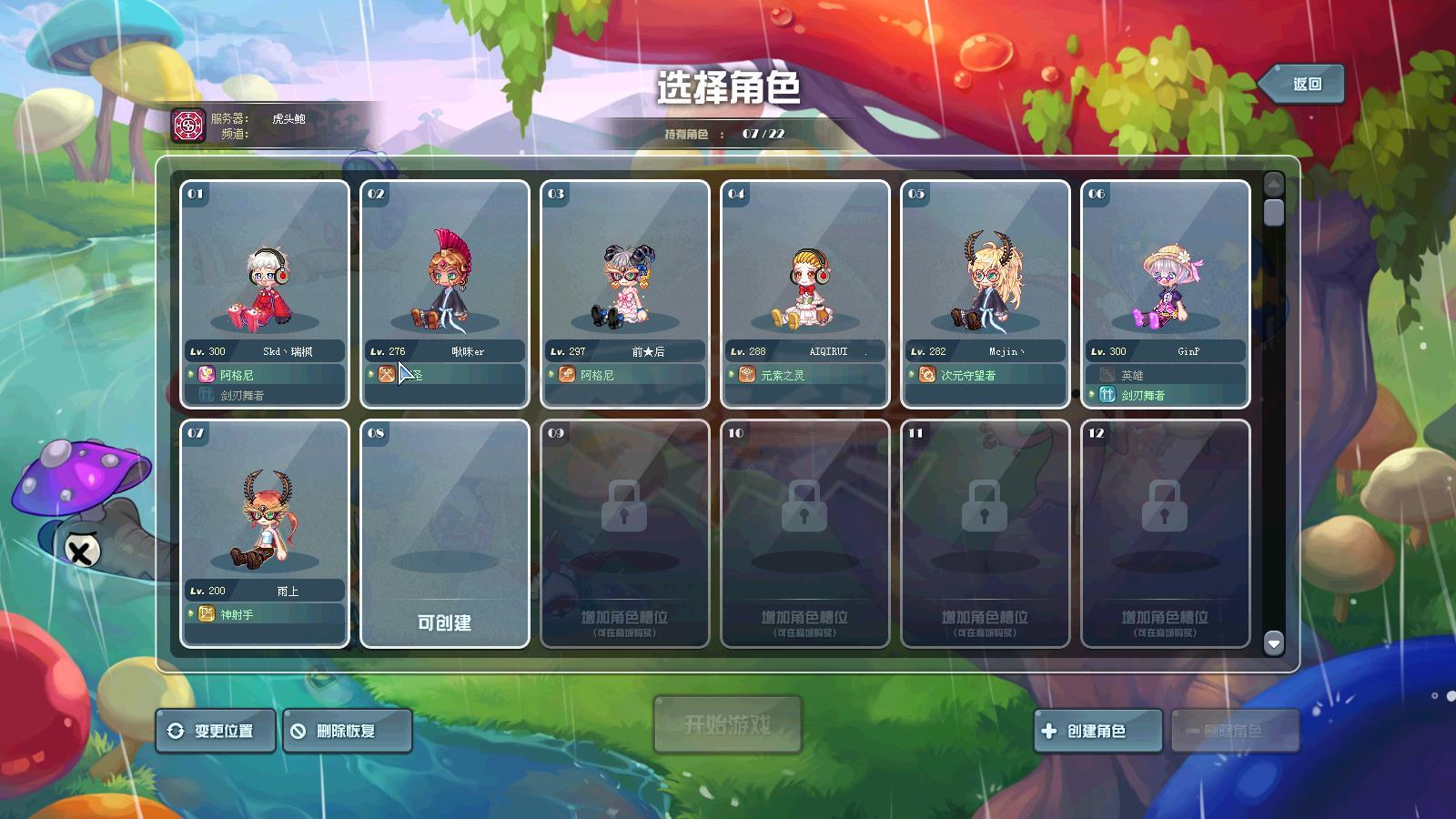The height and width of the screenshot is (819, 1456).
Task: Choose the GinF character card
Action: coord(1166,293)
